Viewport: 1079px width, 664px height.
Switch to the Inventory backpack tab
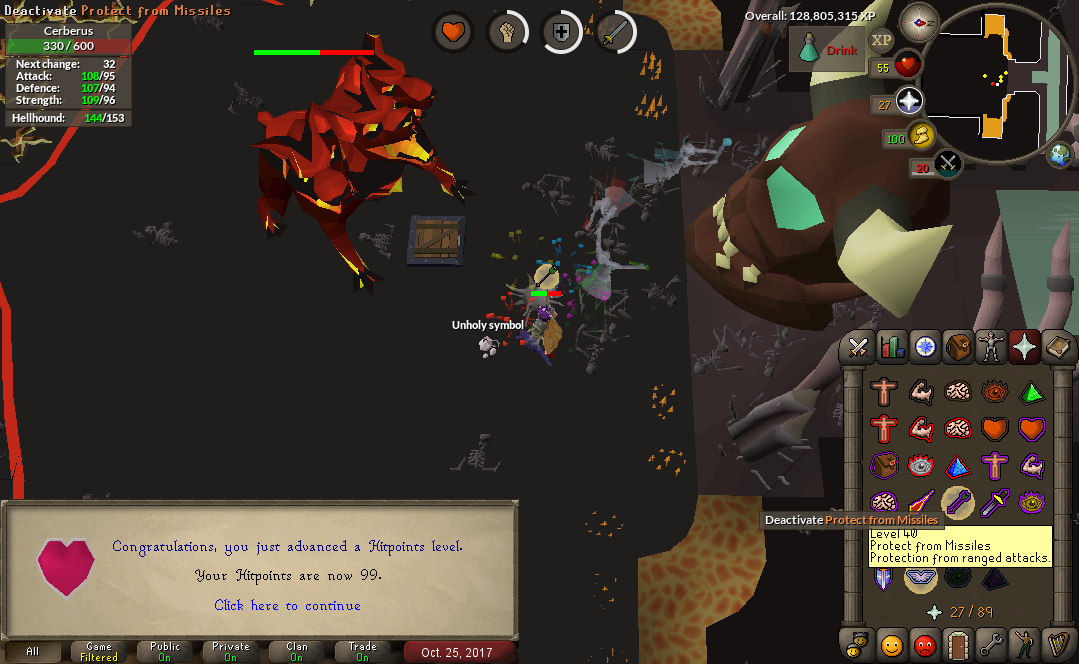958,347
